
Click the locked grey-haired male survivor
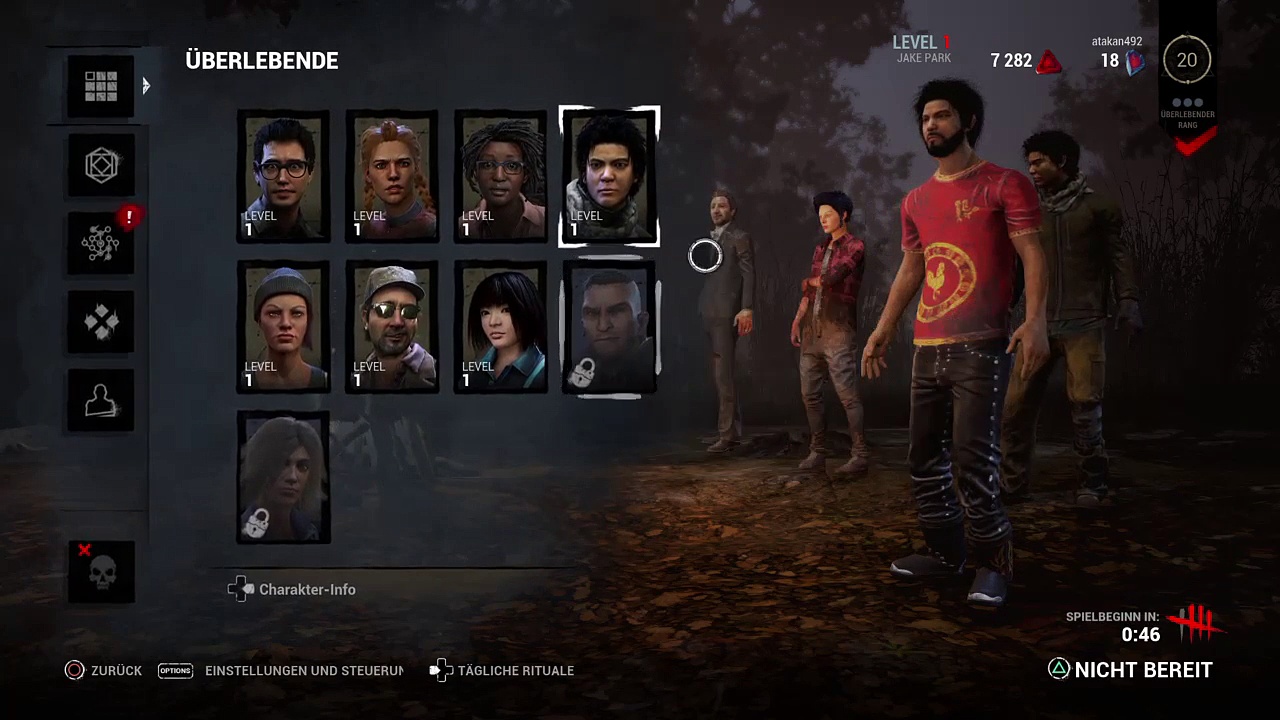coord(609,327)
